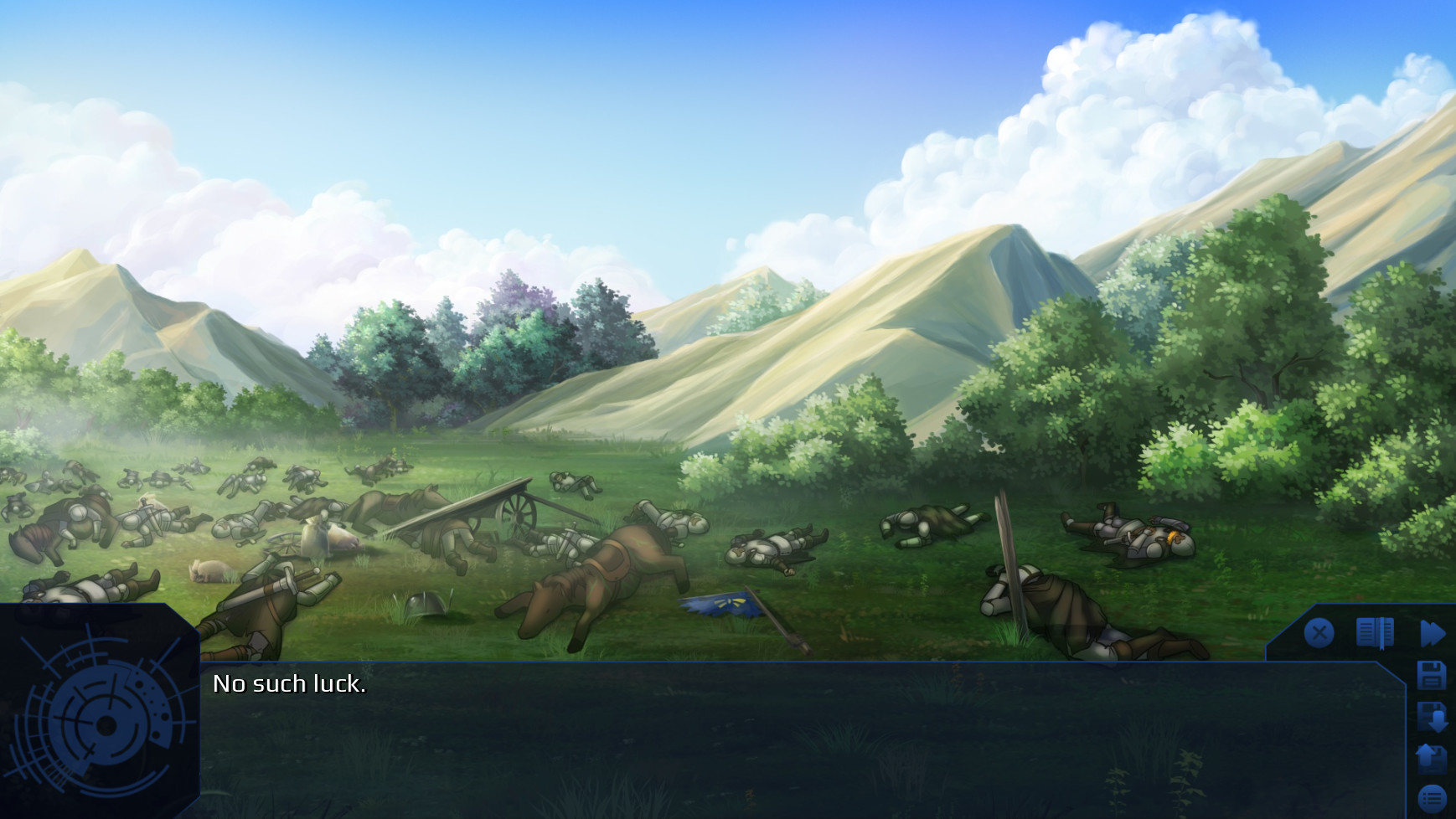The height and width of the screenshot is (819, 1456).
Task: Advance the story by clicking "No such luck."
Action: tap(290, 683)
